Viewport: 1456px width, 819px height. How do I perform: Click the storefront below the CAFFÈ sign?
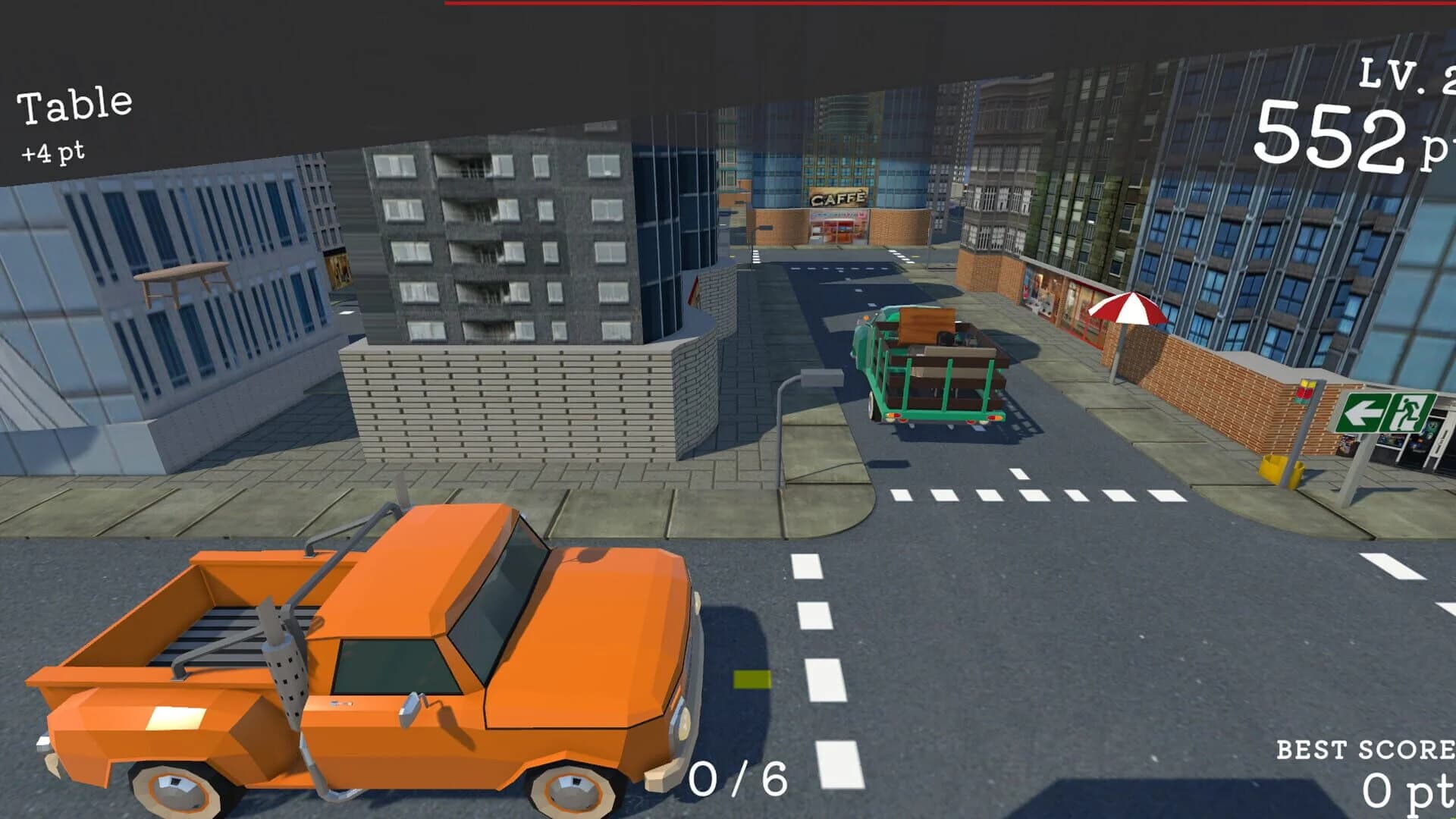coord(836,227)
